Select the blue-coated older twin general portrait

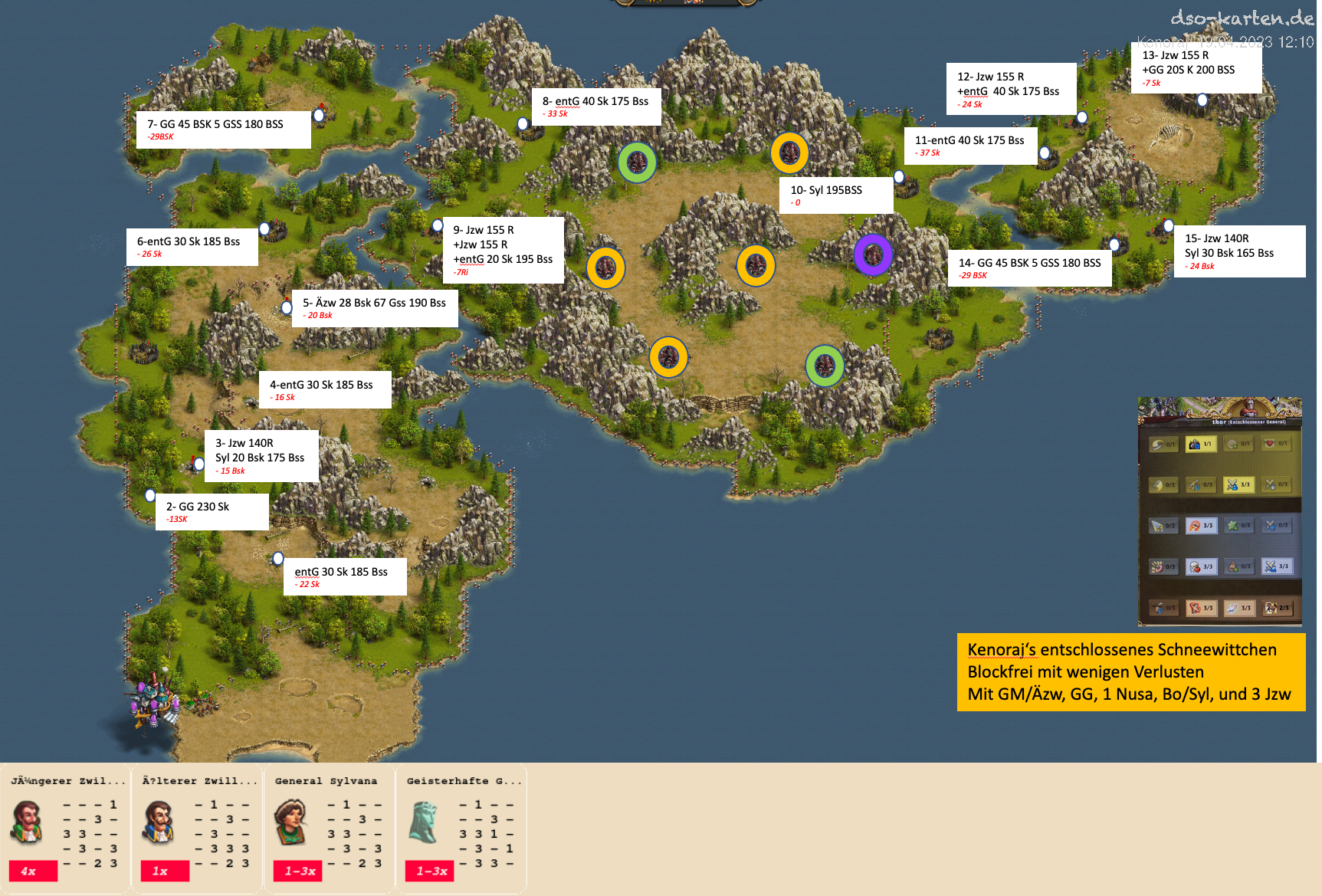tap(159, 822)
